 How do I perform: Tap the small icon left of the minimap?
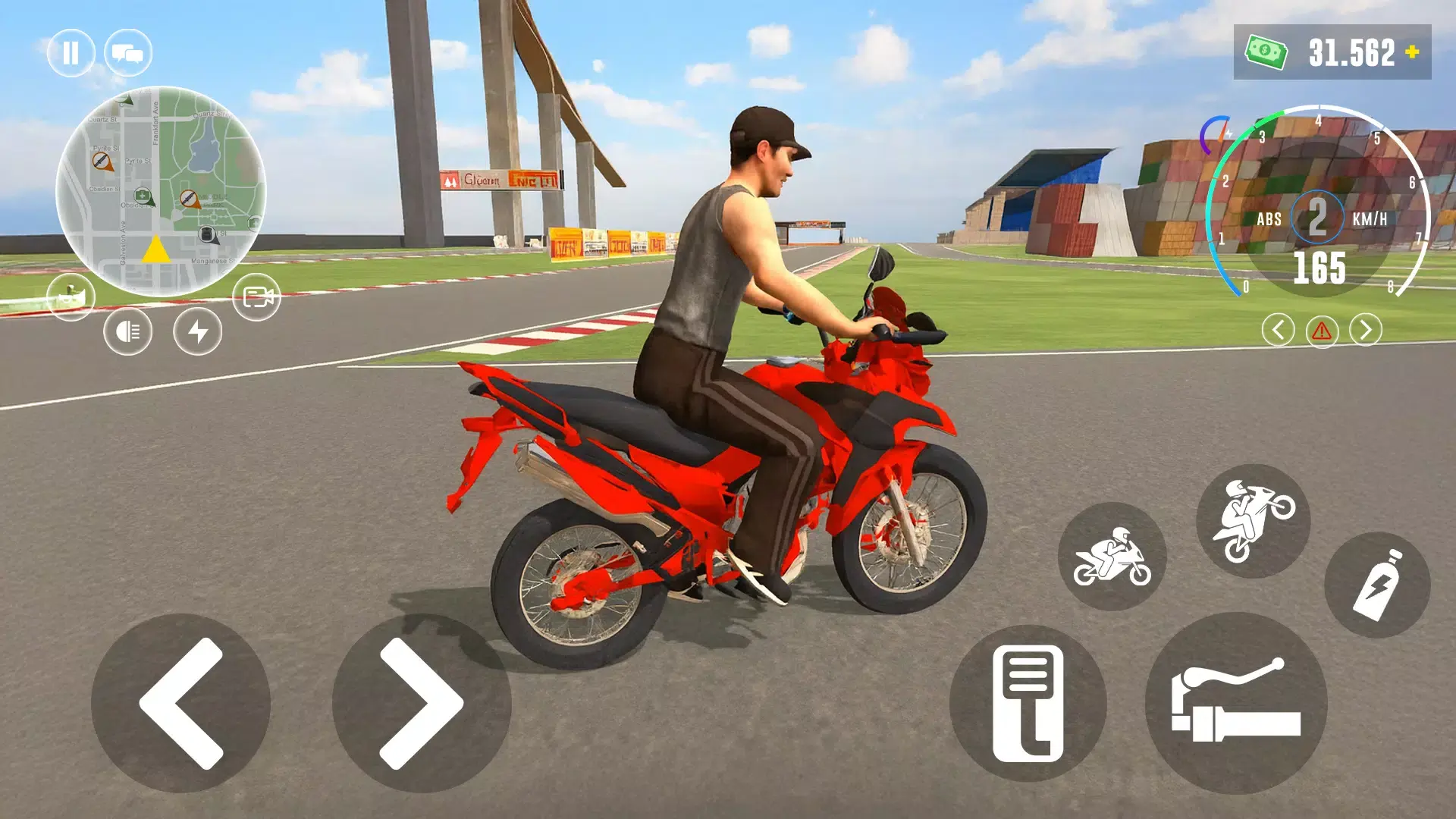(x=72, y=298)
